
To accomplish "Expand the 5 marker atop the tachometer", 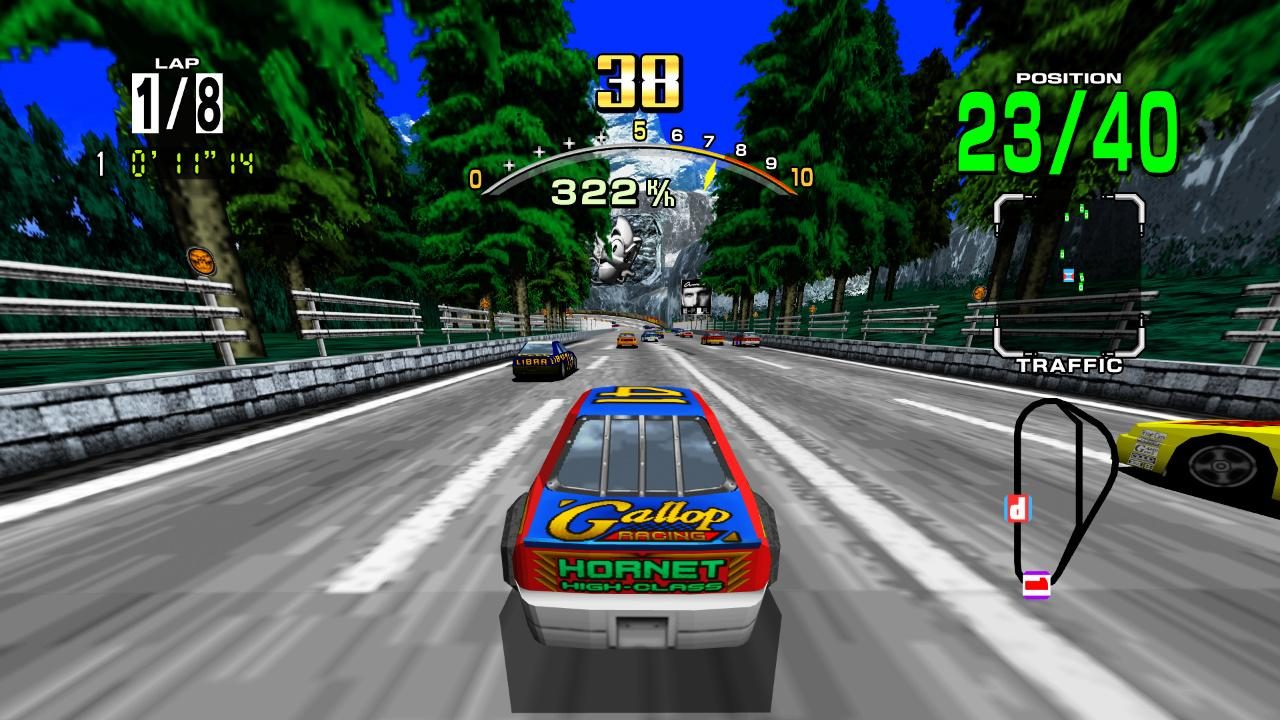I will tap(641, 128).
